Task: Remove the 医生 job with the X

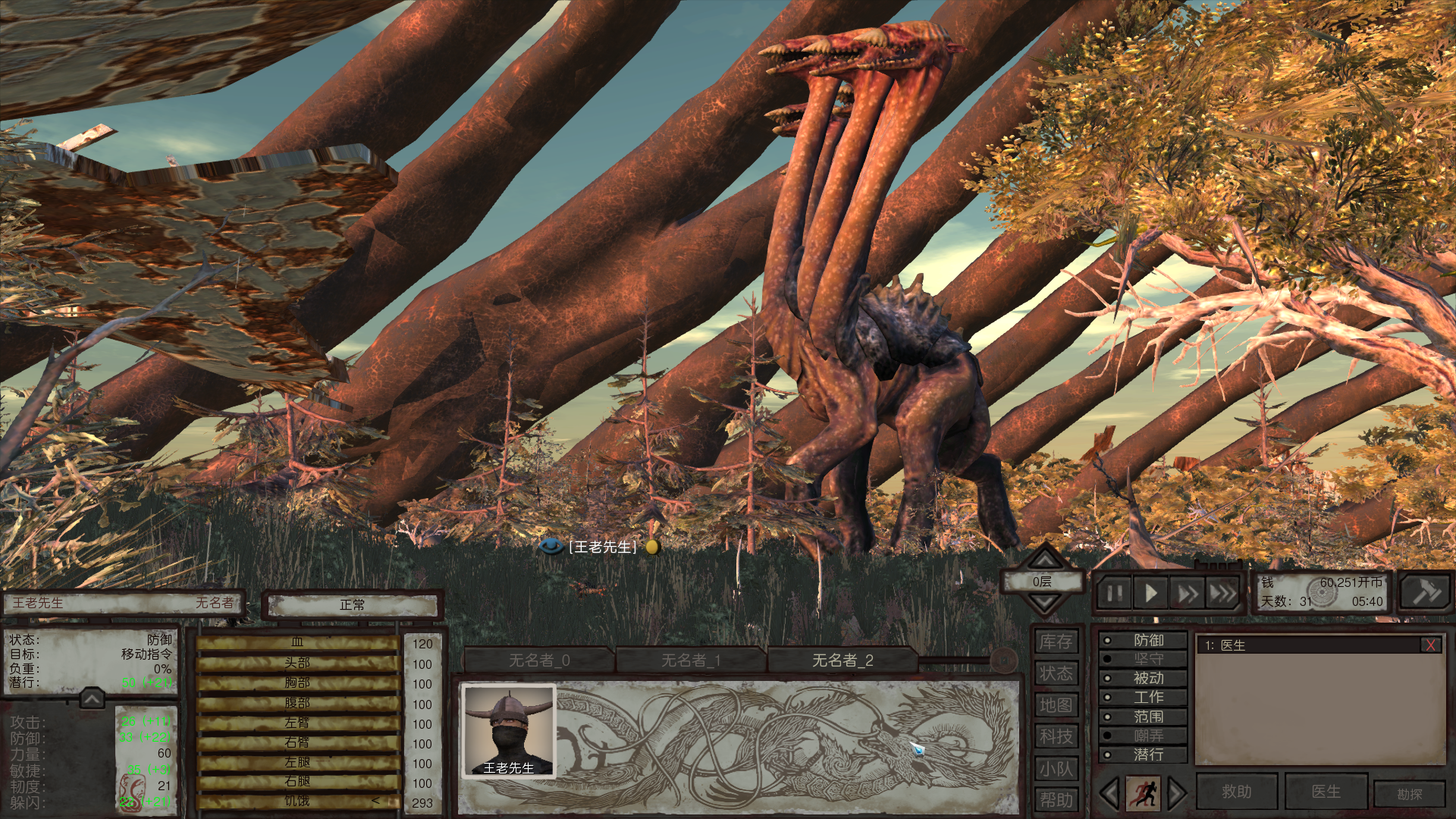Action: click(x=1430, y=645)
